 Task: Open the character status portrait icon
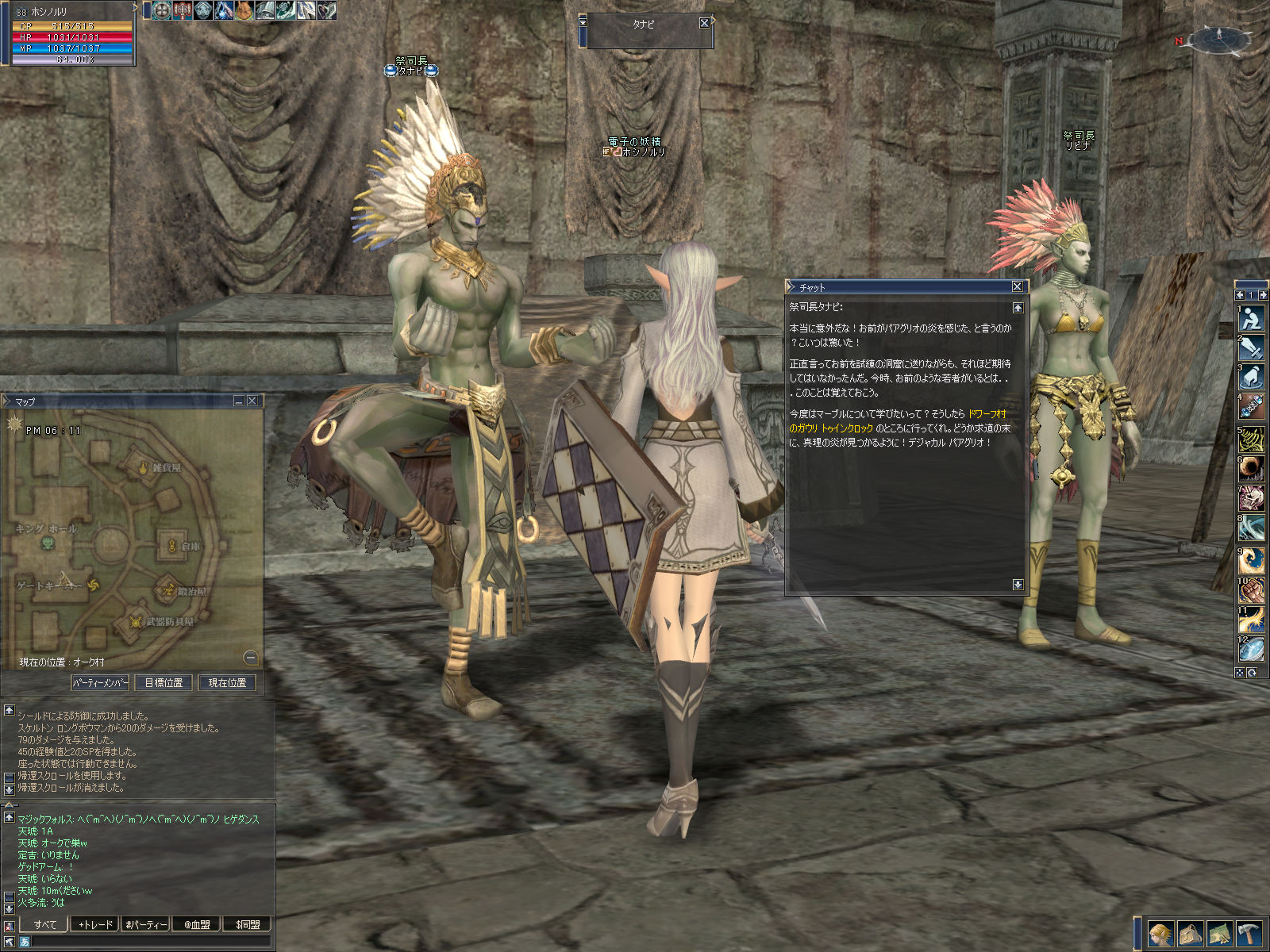tap(1160, 934)
